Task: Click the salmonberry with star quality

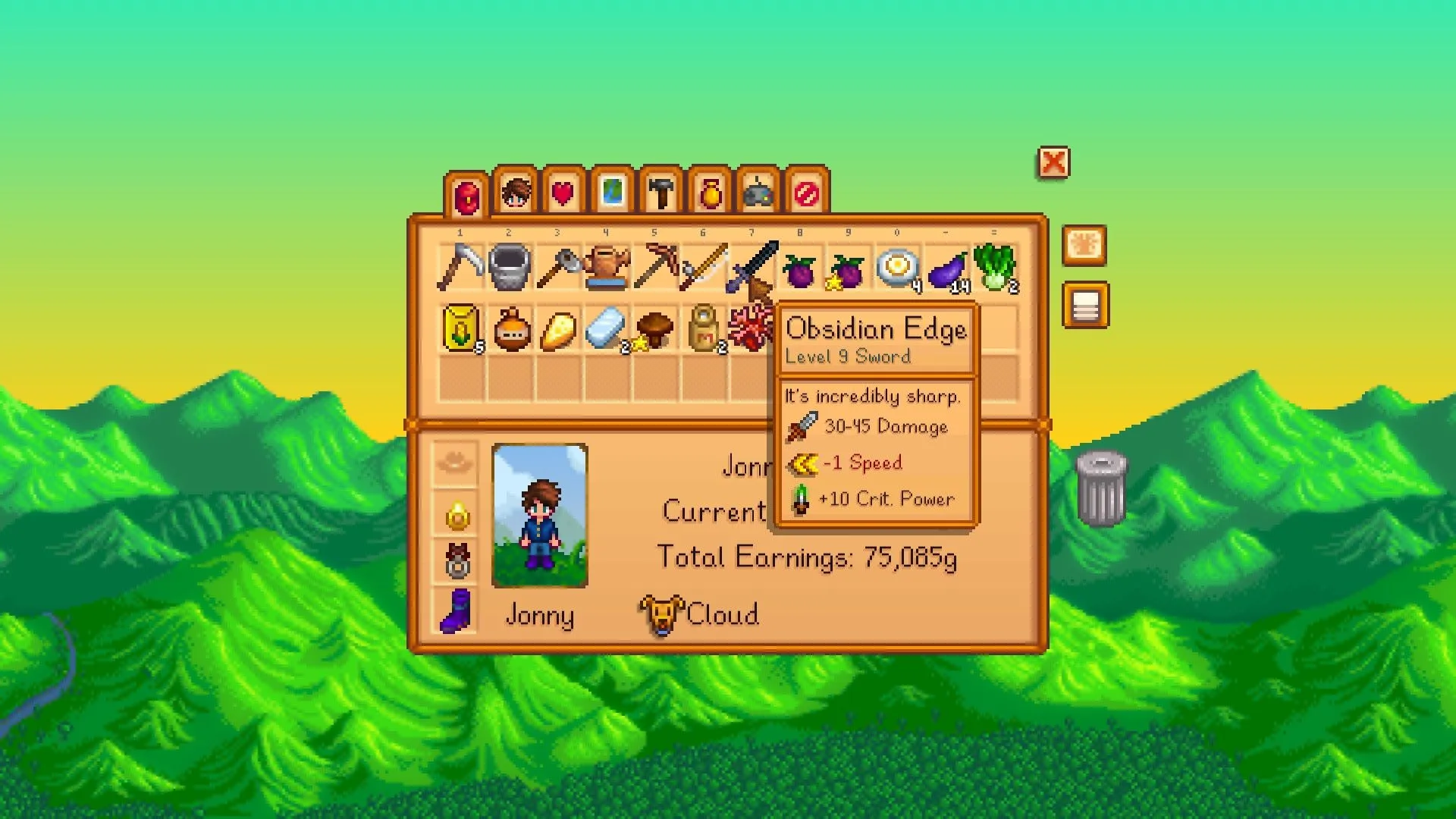Action: (x=846, y=267)
